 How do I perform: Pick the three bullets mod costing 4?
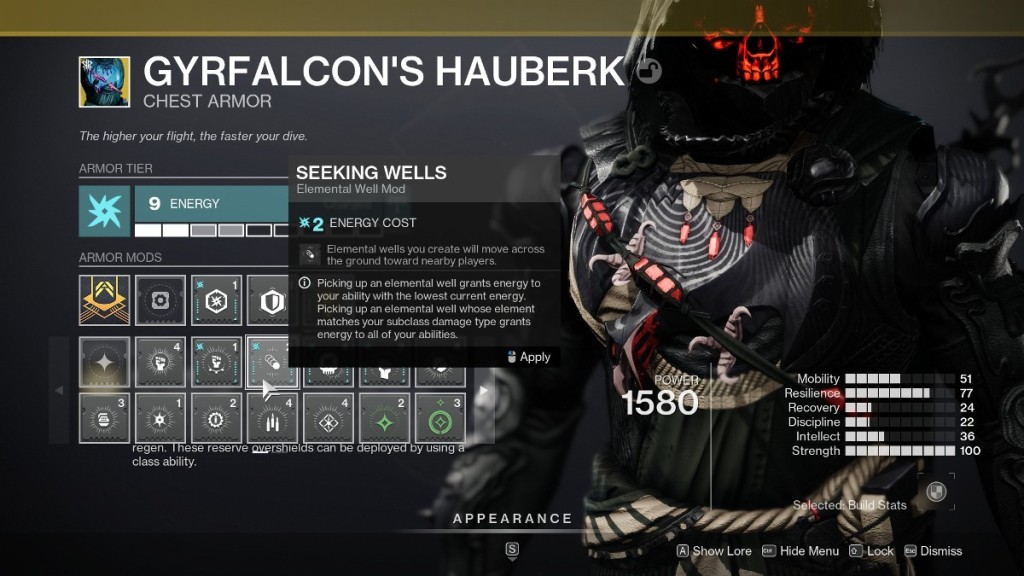(273, 418)
